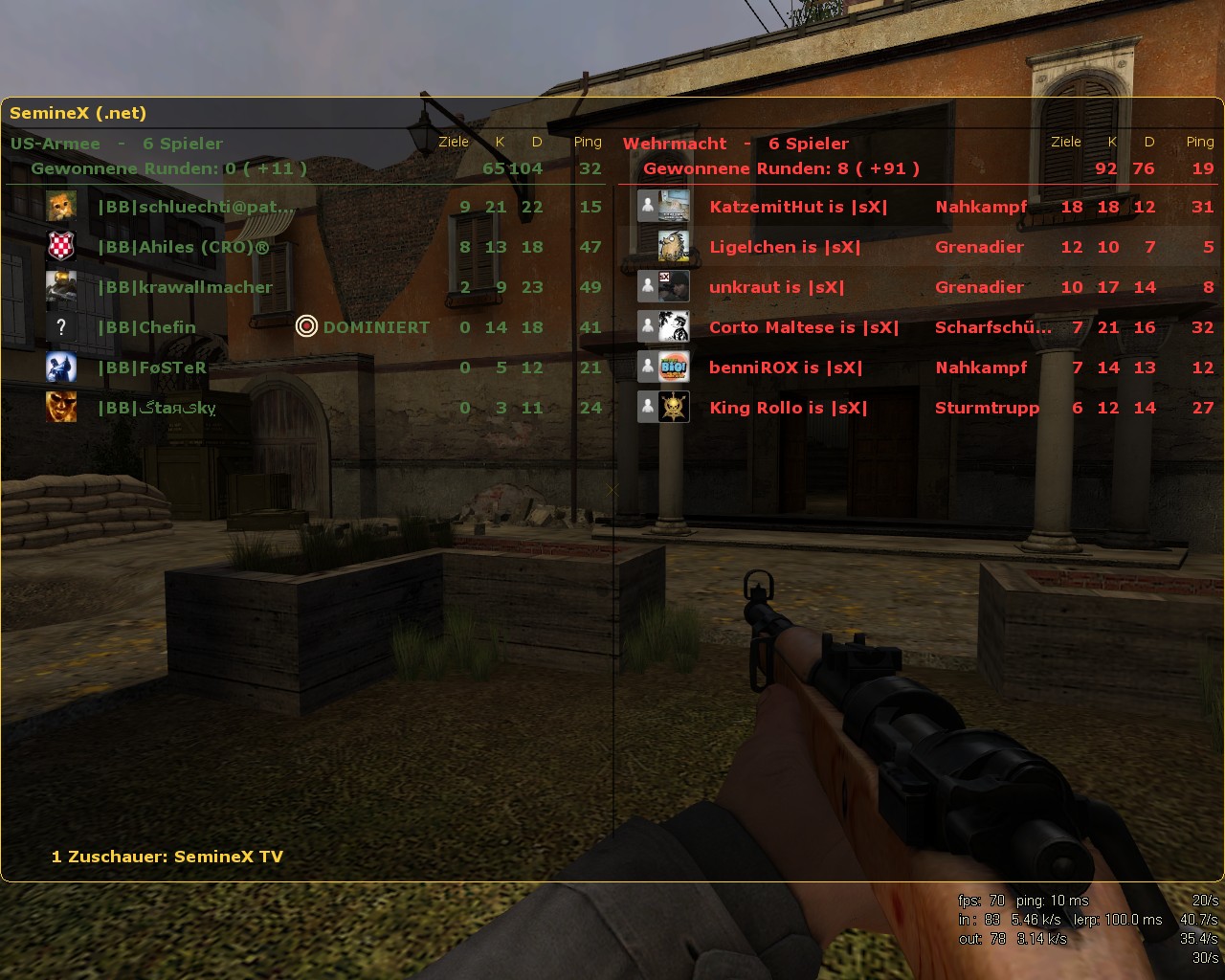Click the BIG! logo avatar of benniROX
This screenshot has height=980, width=1225.
[673, 367]
